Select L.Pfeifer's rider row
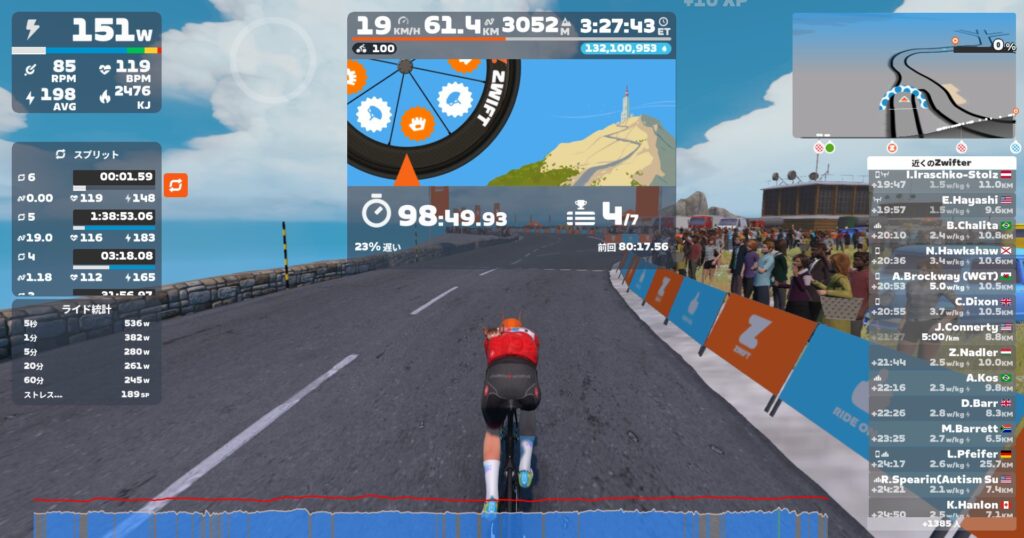 [x=941, y=459]
